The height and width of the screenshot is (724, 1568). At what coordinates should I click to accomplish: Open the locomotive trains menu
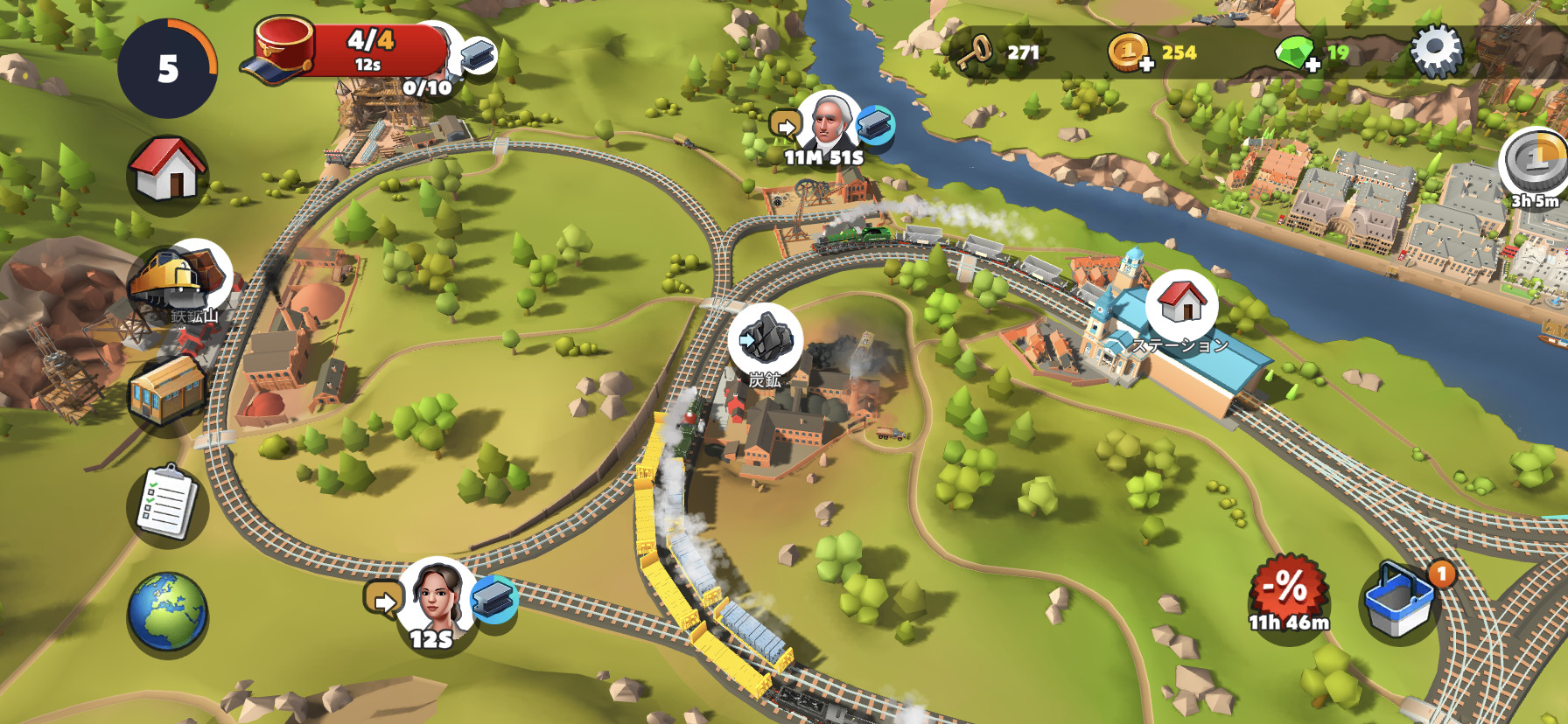tap(181, 279)
